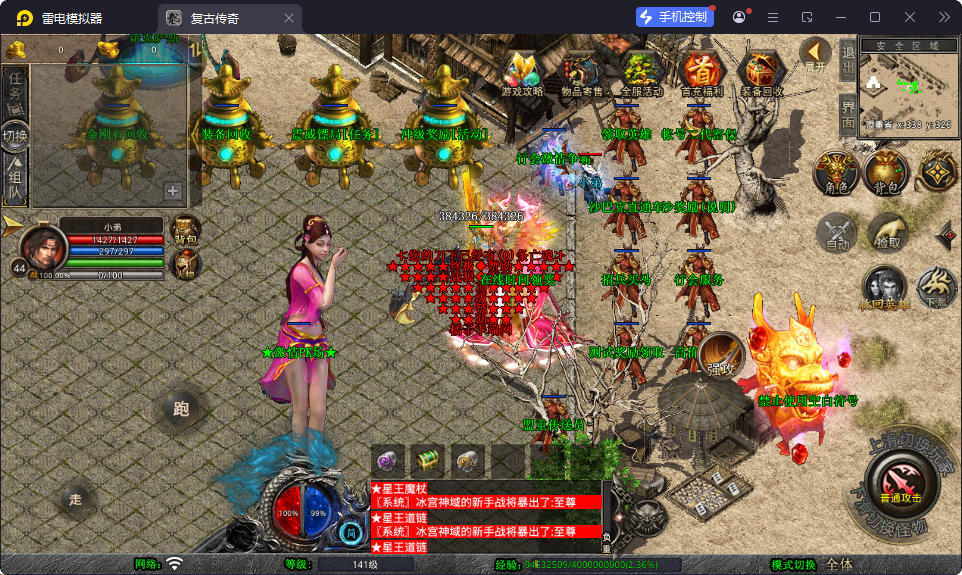Image resolution: width=962 pixels, height=575 pixels.
Task: Open the 全服活动 server events icon
Action: pyautogui.click(x=641, y=72)
